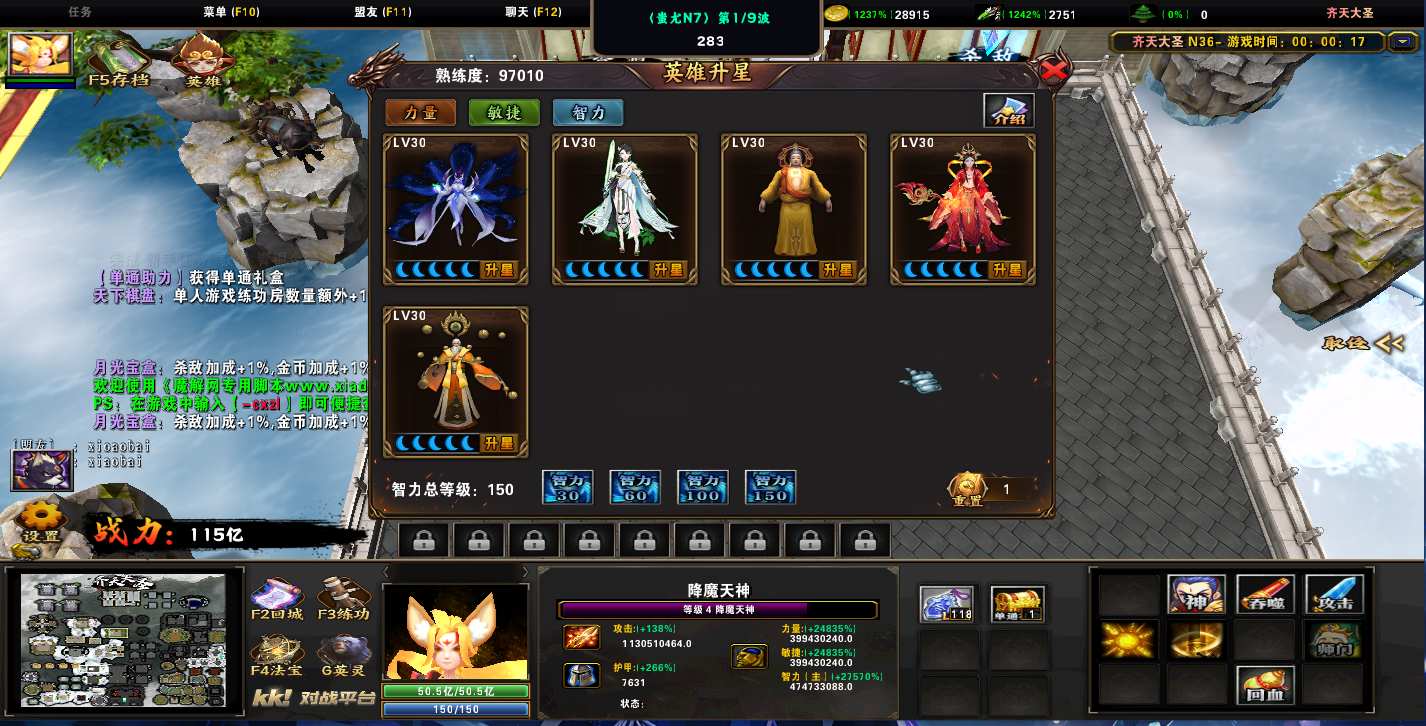Open the 菜单 (F10) menu
Image resolution: width=1426 pixels, height=726 pixels.
231,13
